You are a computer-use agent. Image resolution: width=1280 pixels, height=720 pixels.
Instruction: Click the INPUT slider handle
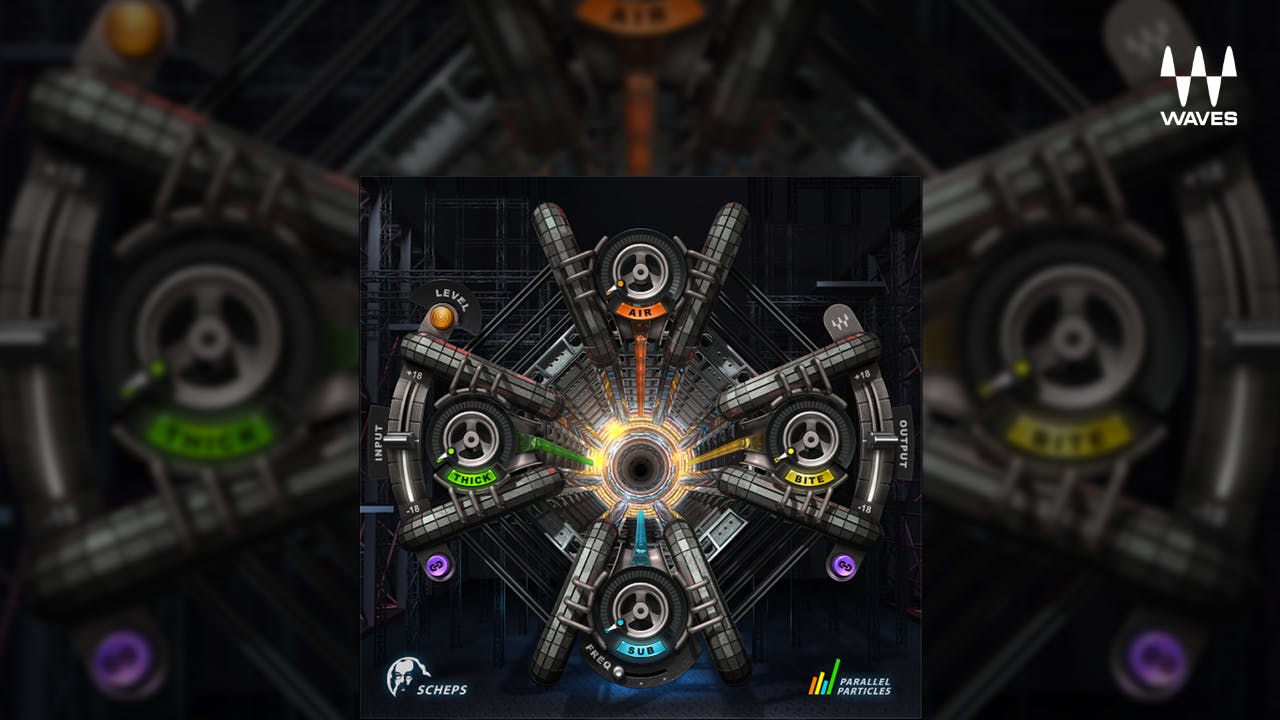(x=396, y=440)
